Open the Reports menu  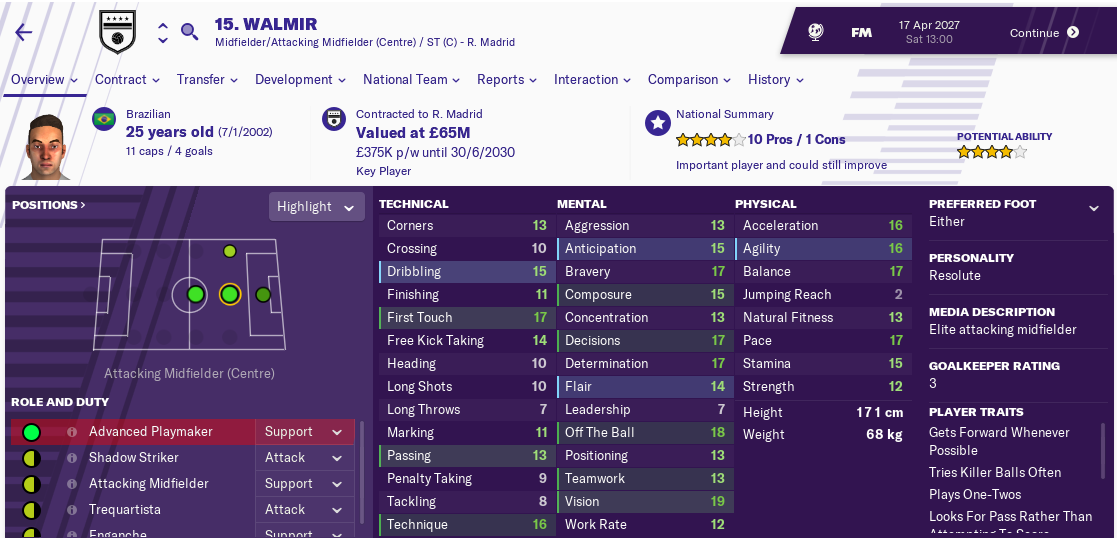click(507, 80)
